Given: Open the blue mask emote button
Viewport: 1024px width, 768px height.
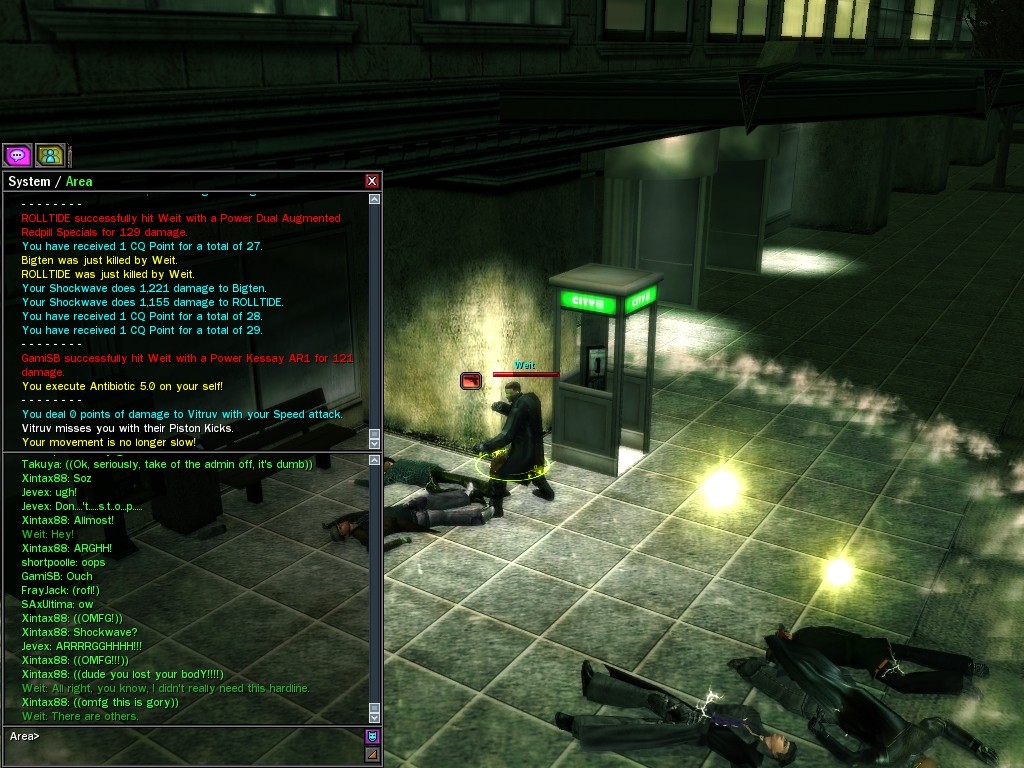Looking at the screenshot, I should pyautogui.click(x=372, y=736).
